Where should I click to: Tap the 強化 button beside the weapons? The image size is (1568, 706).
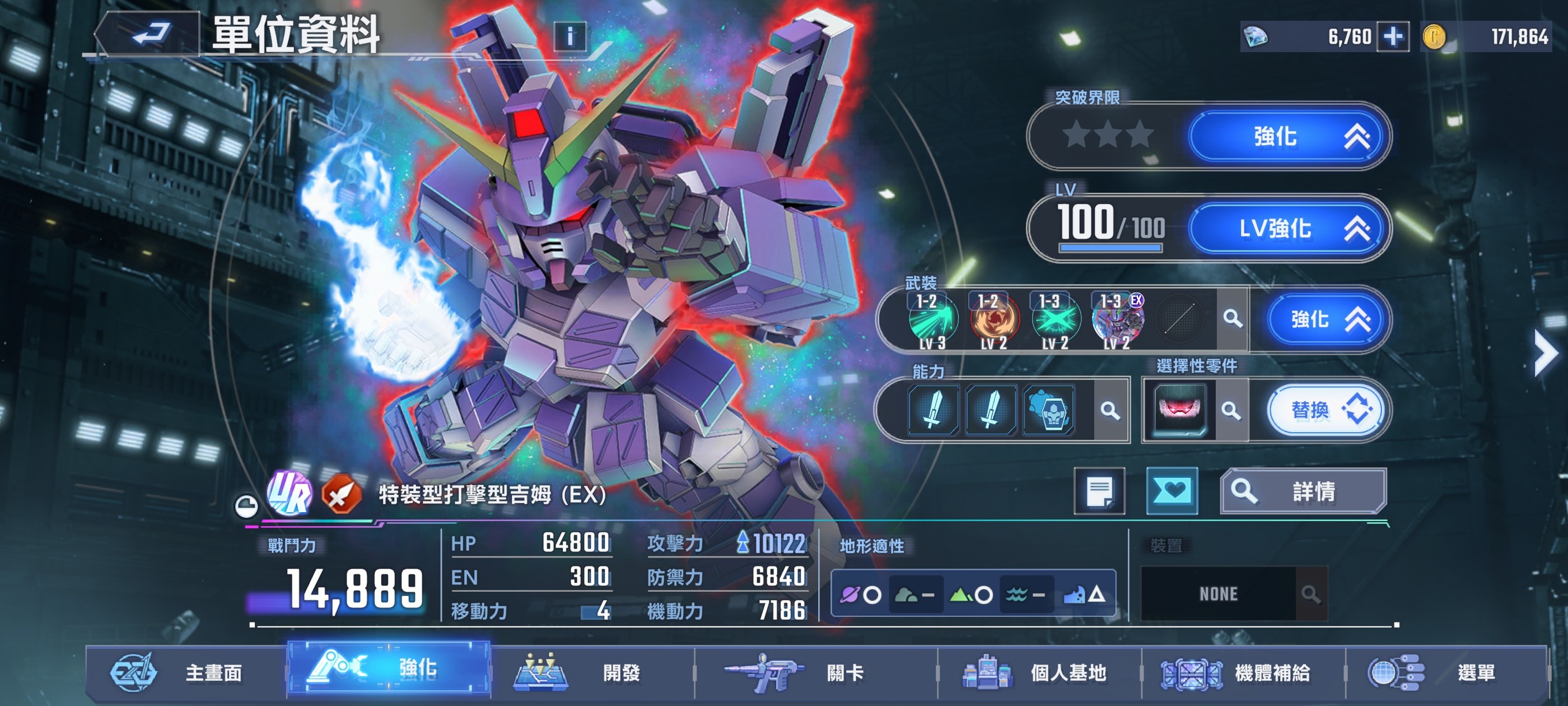[x=1329, y=319]
